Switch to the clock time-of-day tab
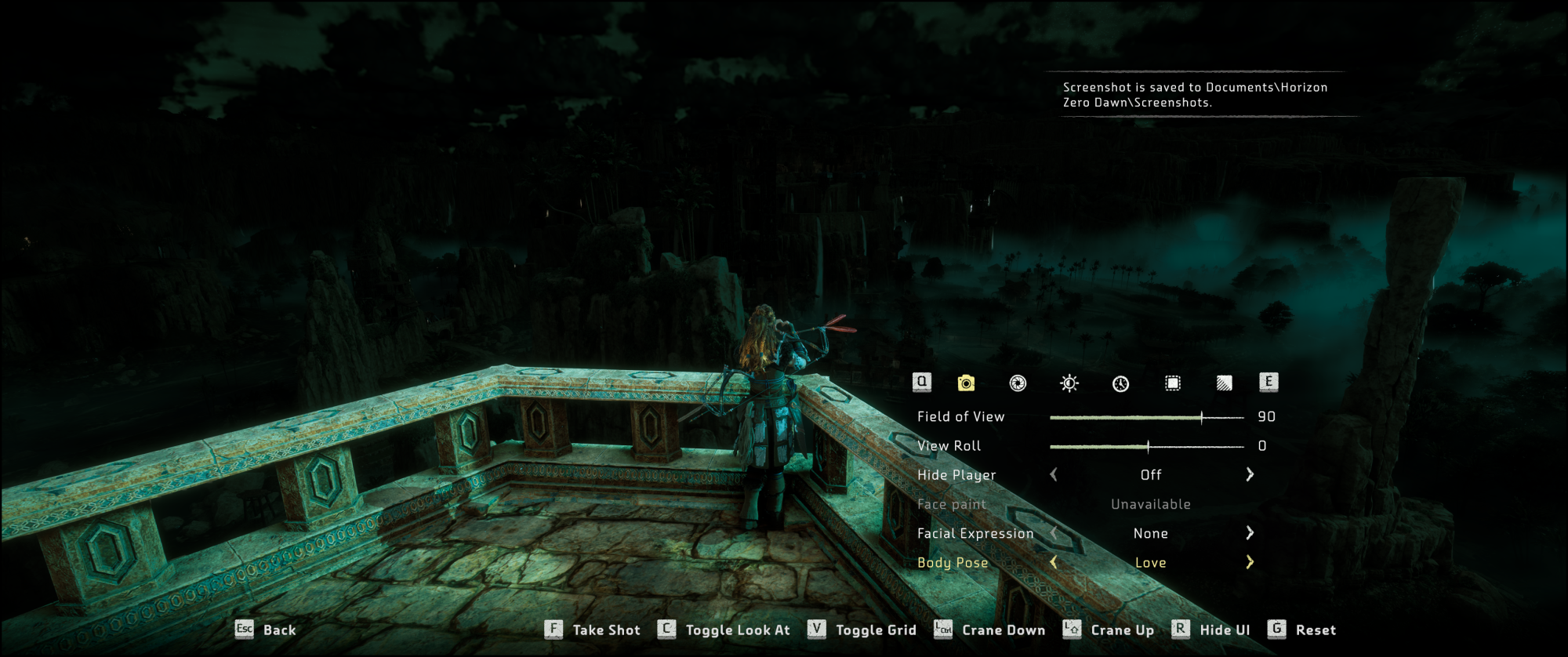1568x657 pixels. click(1120, 383)
